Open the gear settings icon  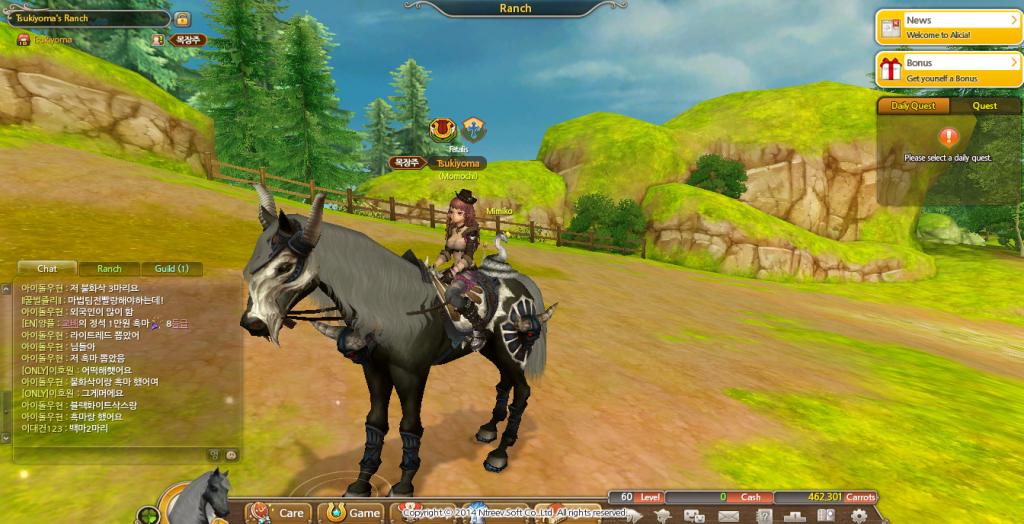(x=858, y=516)
